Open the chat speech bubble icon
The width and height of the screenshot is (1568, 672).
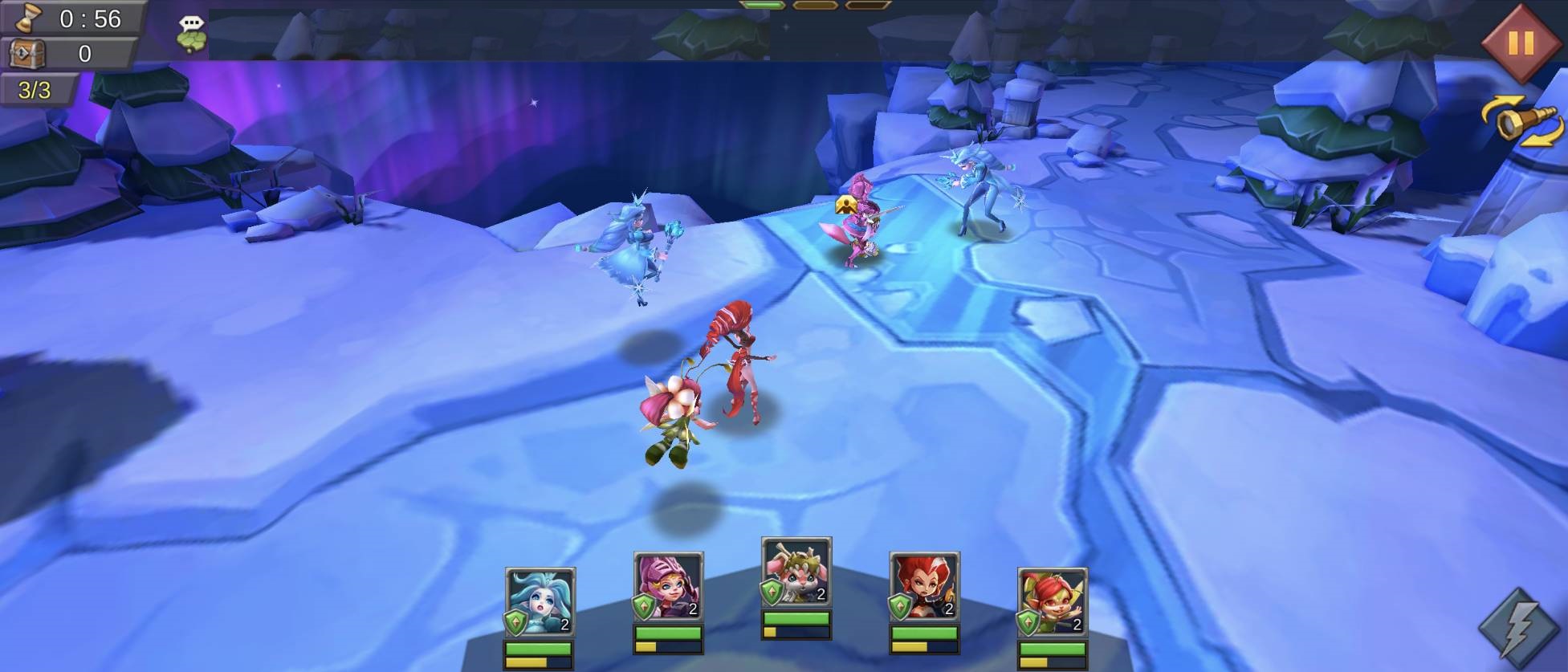point(191,34)
